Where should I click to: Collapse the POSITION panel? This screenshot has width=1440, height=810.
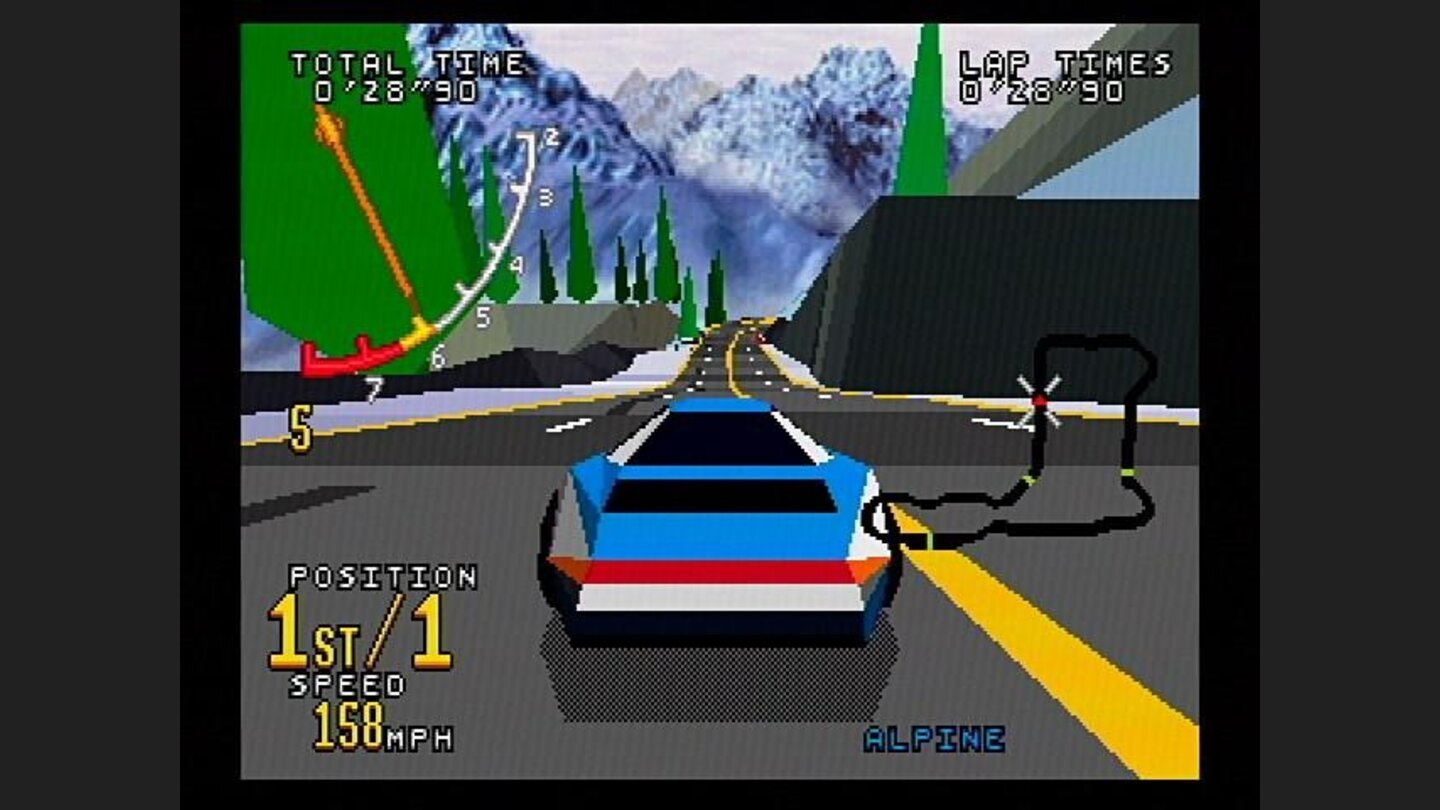click(383, 576)
